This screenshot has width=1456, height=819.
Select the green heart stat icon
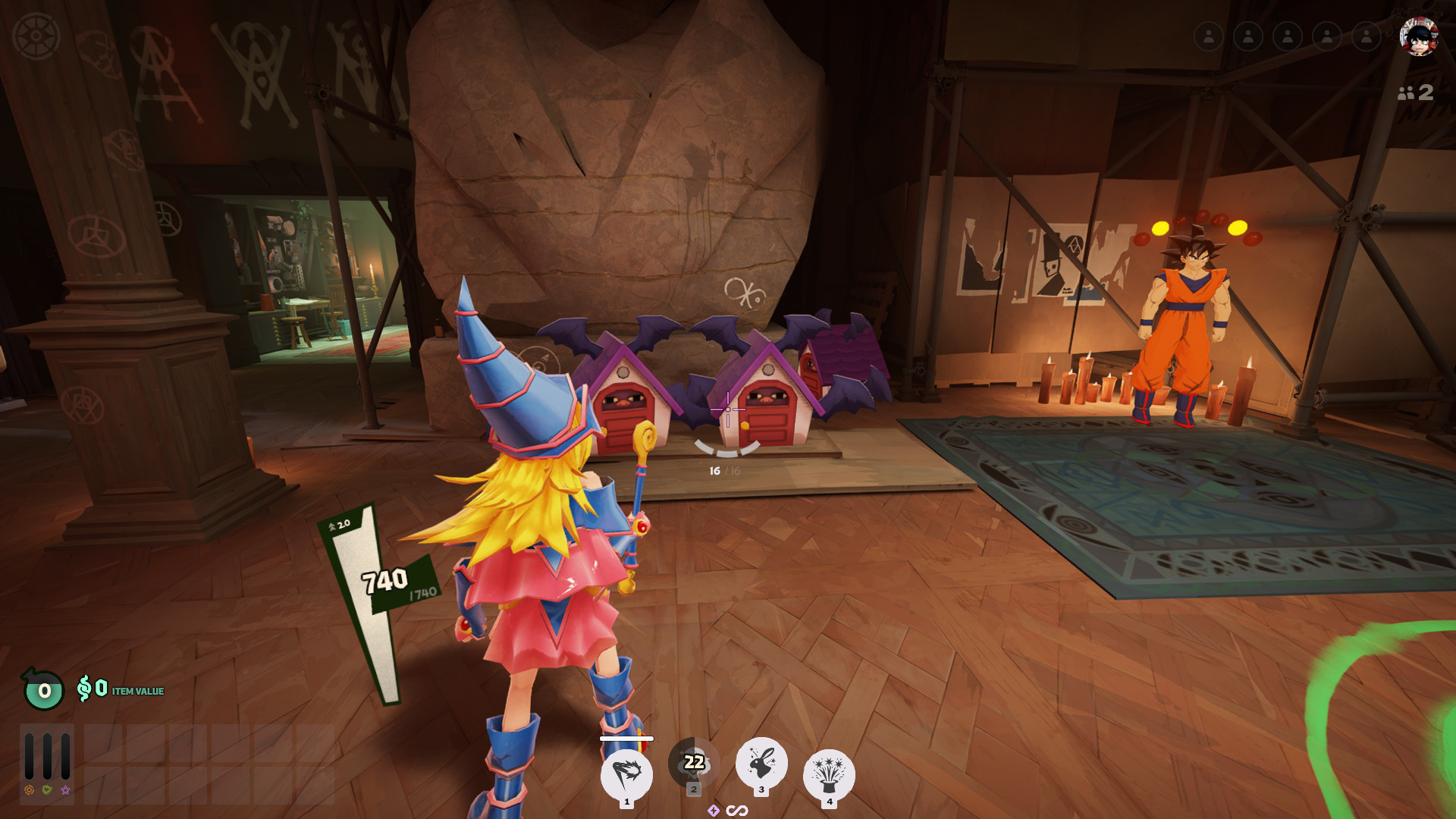[47, 790]
